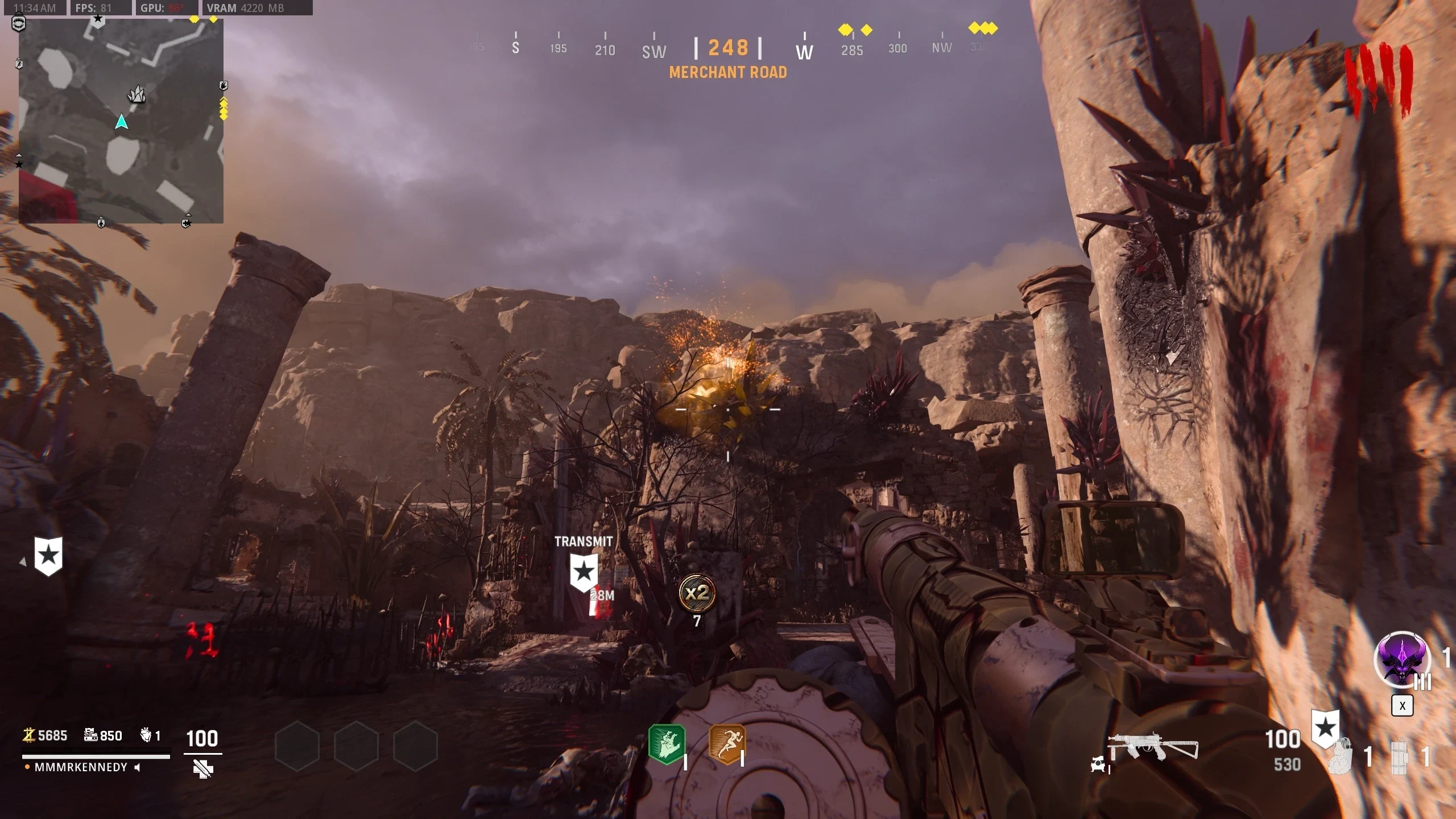Select the orange running man perk icon
Screen dimensions: 1456x819
(726, 744)
